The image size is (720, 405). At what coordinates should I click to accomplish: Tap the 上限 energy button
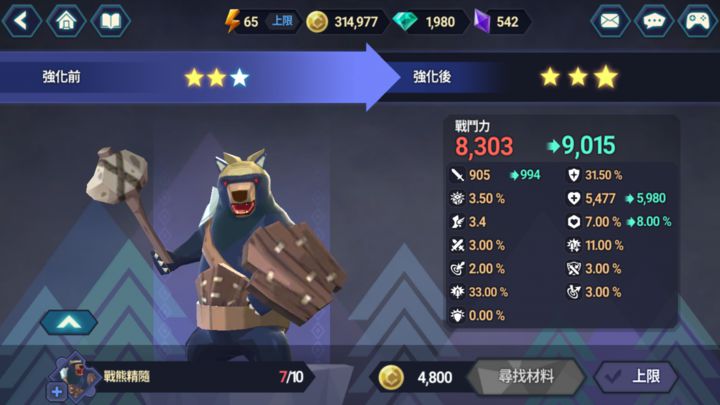tap(281, 21)
